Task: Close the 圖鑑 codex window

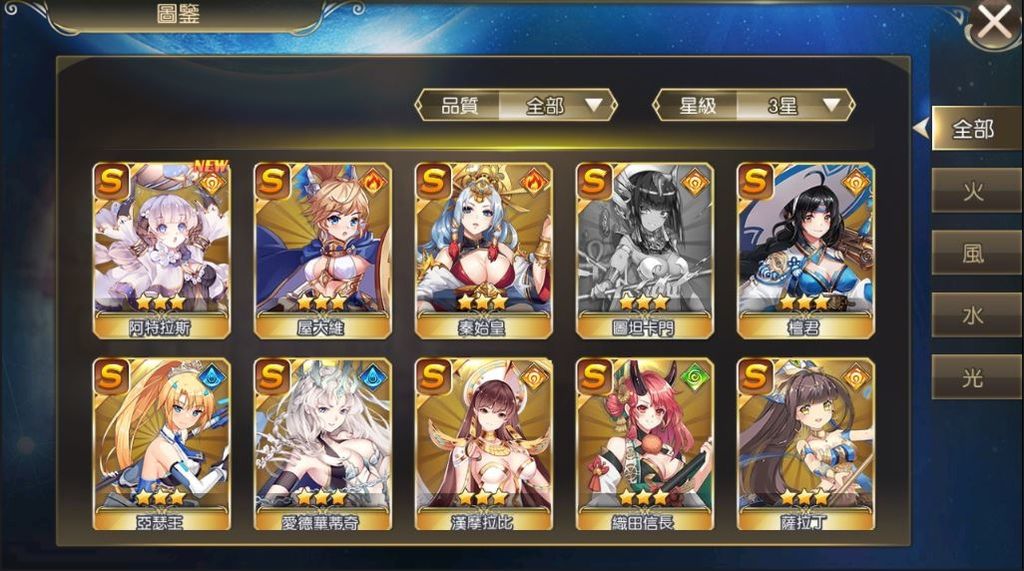Action: click(994, 22)
